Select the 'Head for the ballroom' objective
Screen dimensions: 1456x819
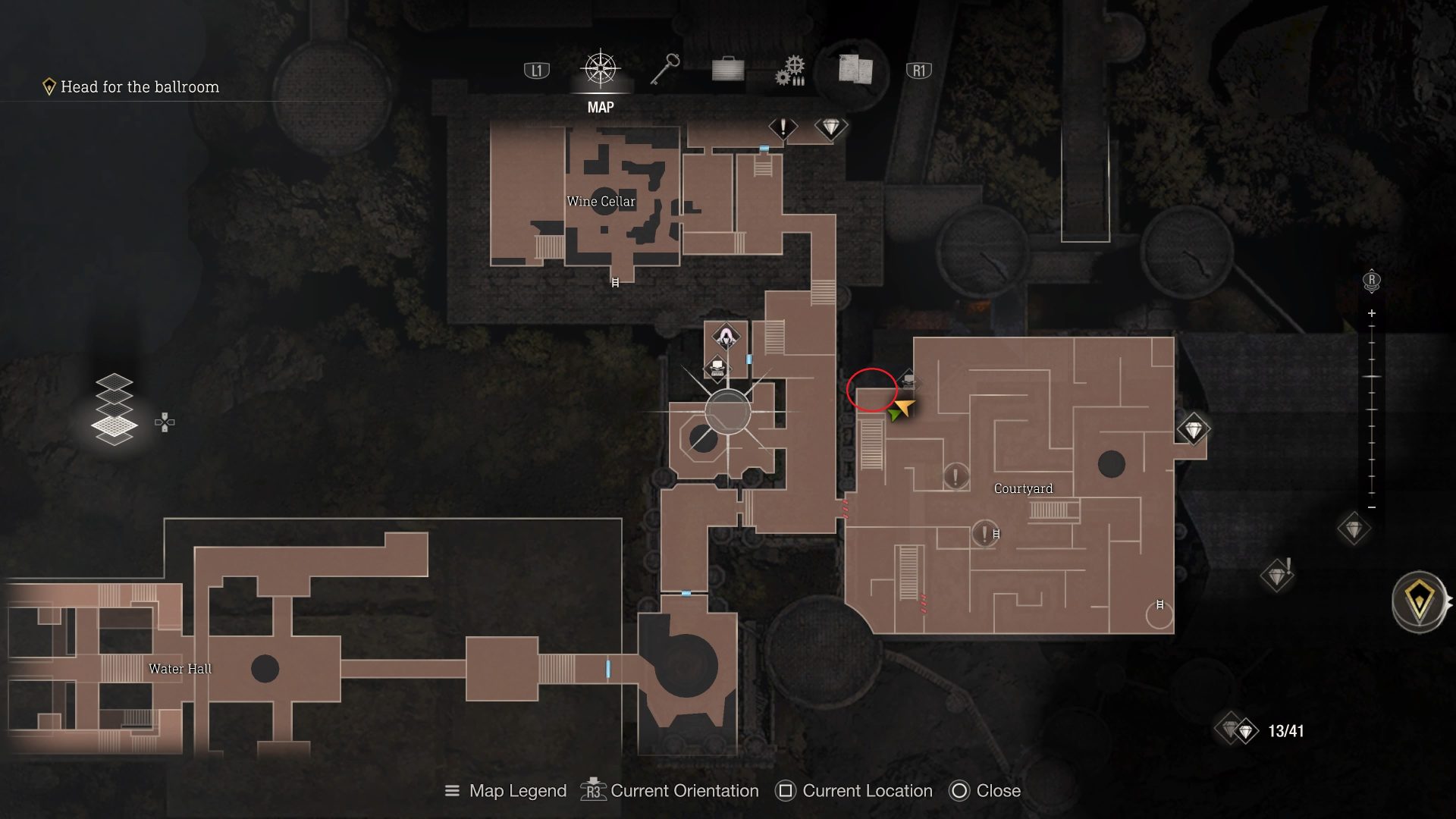[x=140, y=87]
